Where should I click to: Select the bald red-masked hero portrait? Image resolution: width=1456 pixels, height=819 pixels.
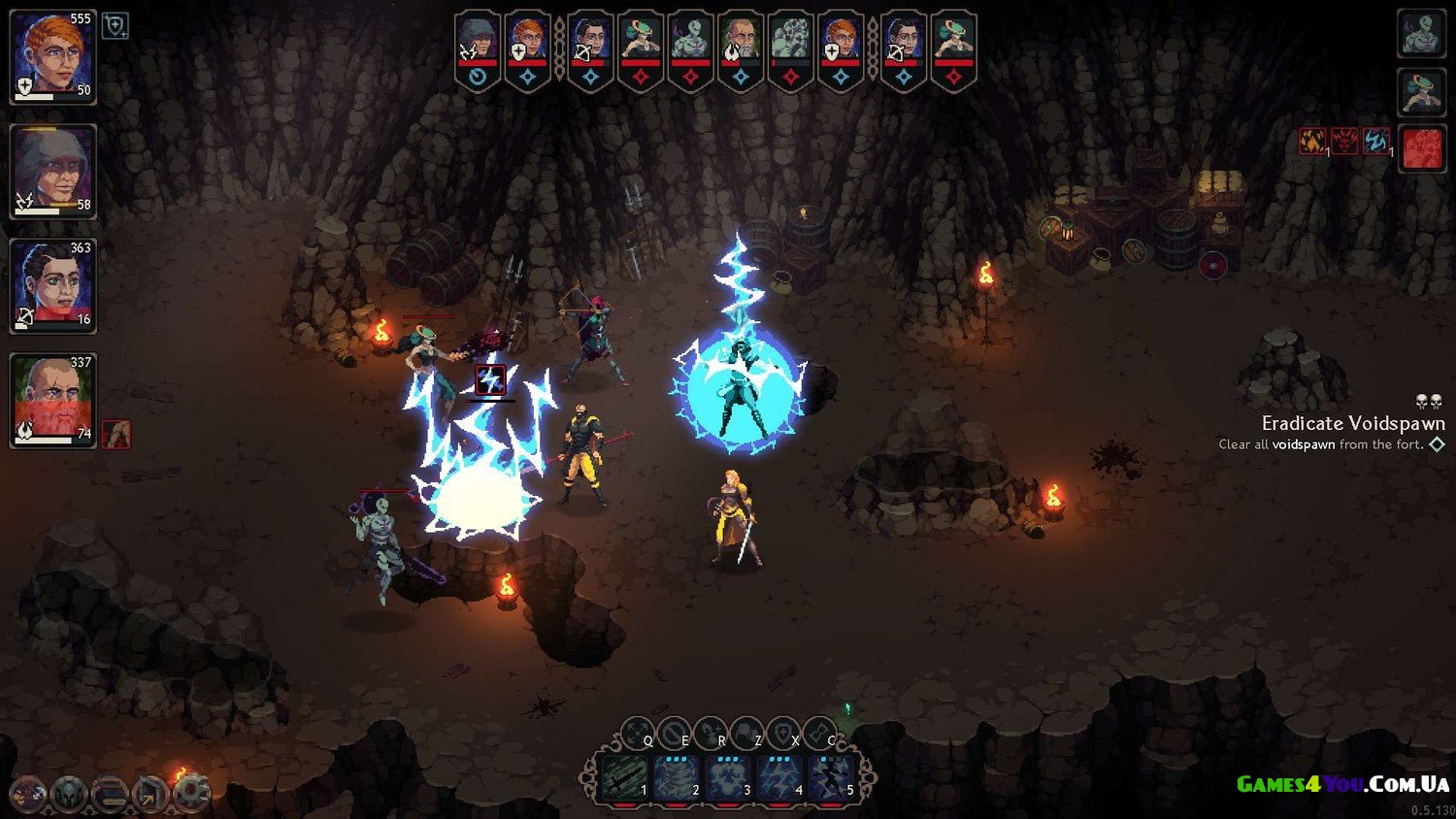[x=52, y=399]
